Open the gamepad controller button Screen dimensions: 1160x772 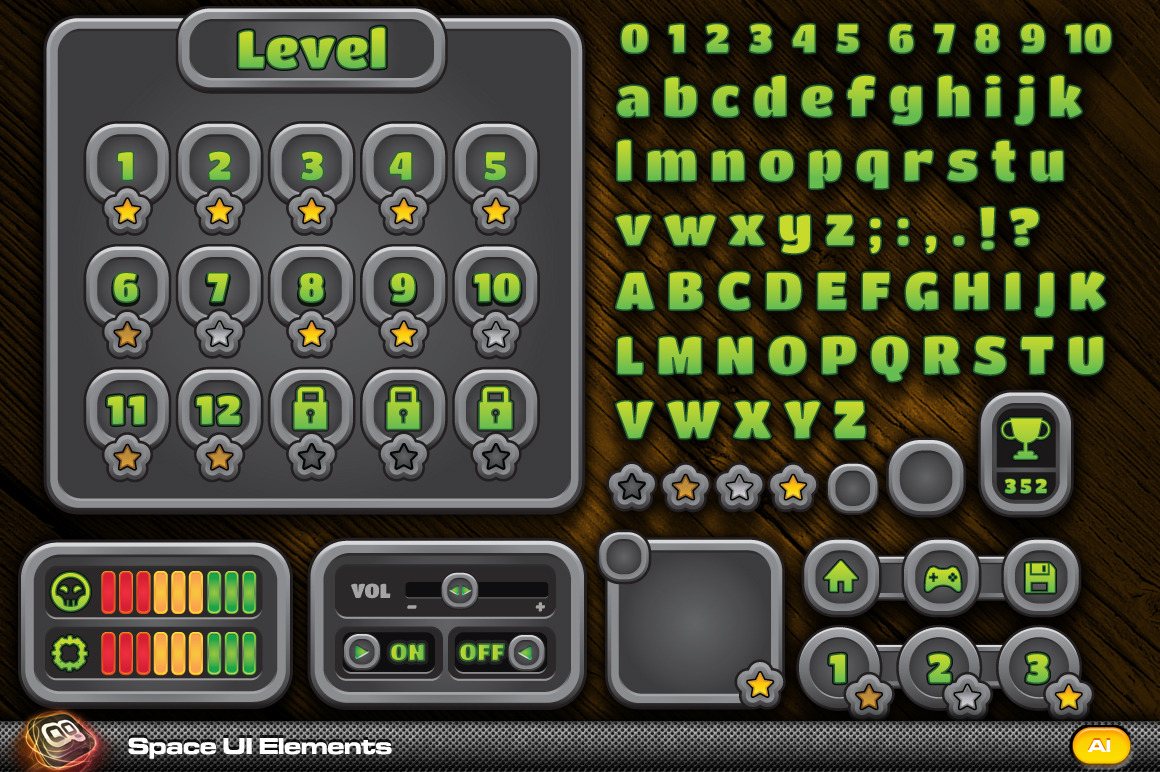[941, 578]
